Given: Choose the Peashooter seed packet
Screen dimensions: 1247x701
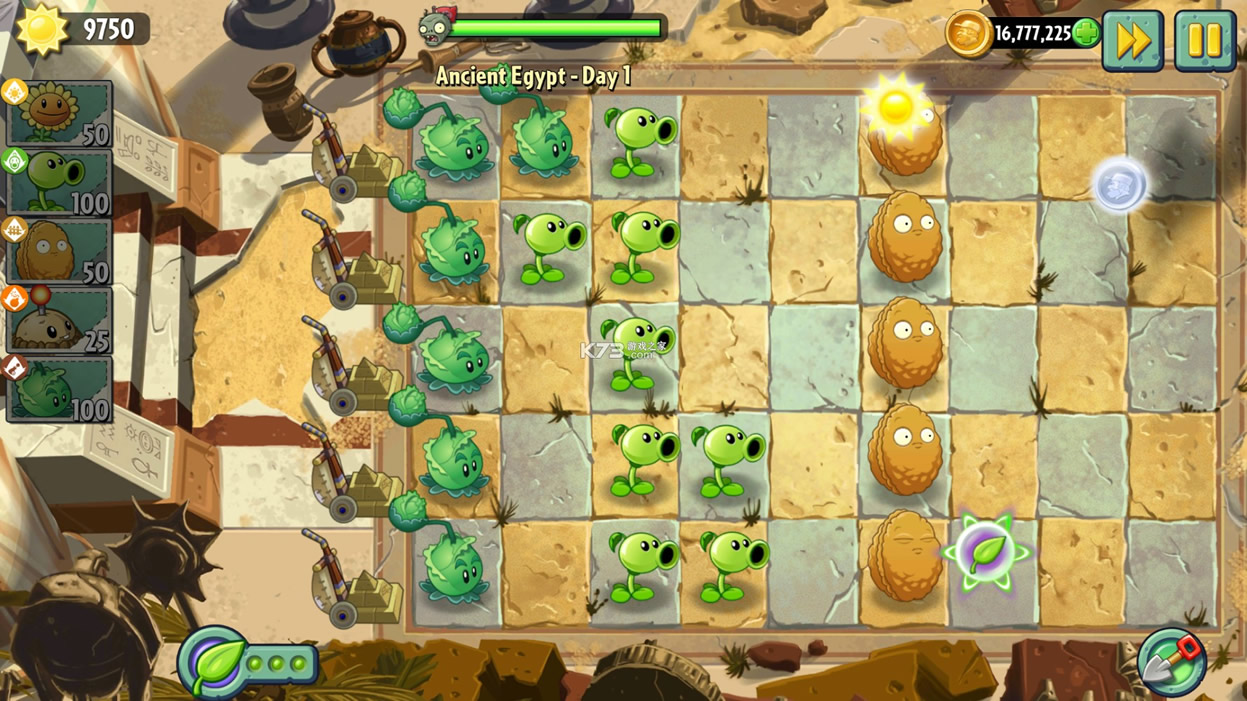Looking at the screenshot, I should click(58, 183).
